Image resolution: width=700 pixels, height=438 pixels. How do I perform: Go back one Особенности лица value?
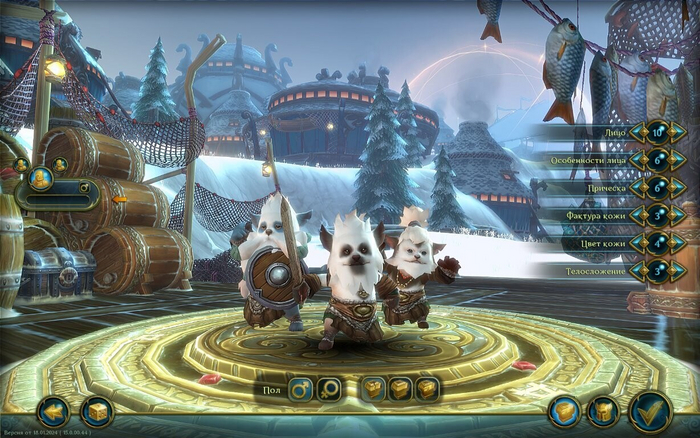click(x=636, y=160)
